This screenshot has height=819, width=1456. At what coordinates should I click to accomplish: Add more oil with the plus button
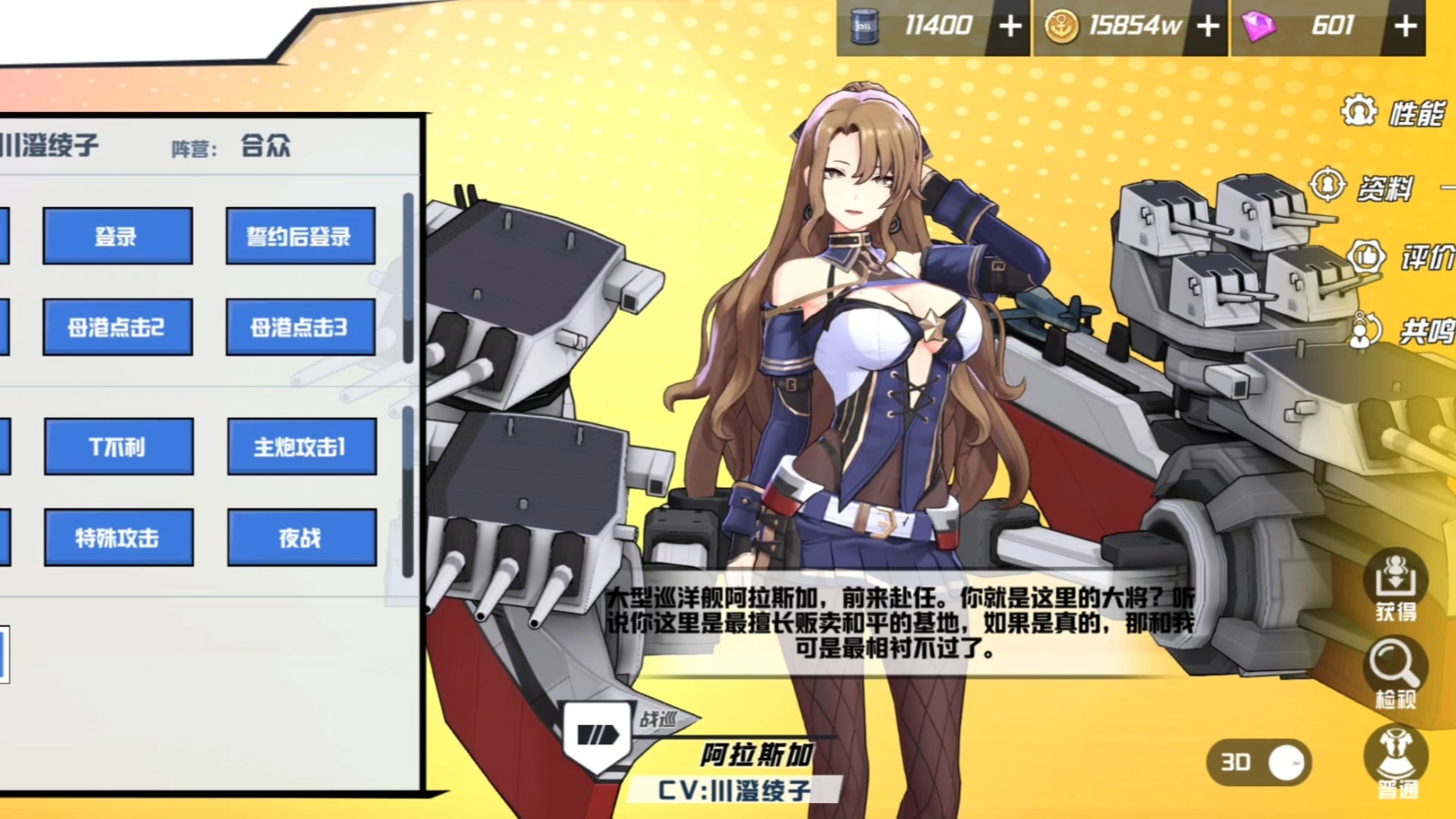pos(1010,27)
